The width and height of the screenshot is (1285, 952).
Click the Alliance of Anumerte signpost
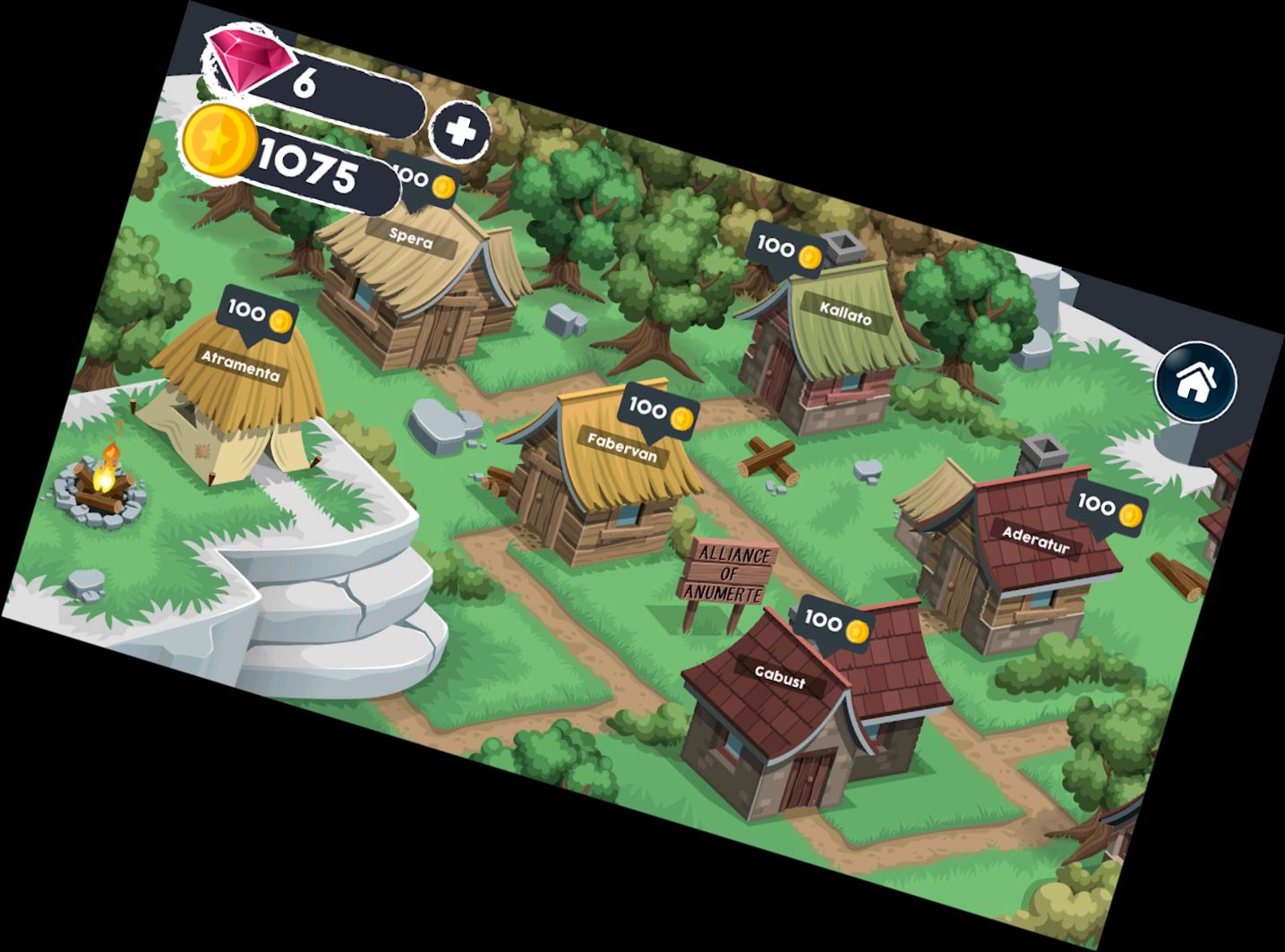(x=731, y=573)
